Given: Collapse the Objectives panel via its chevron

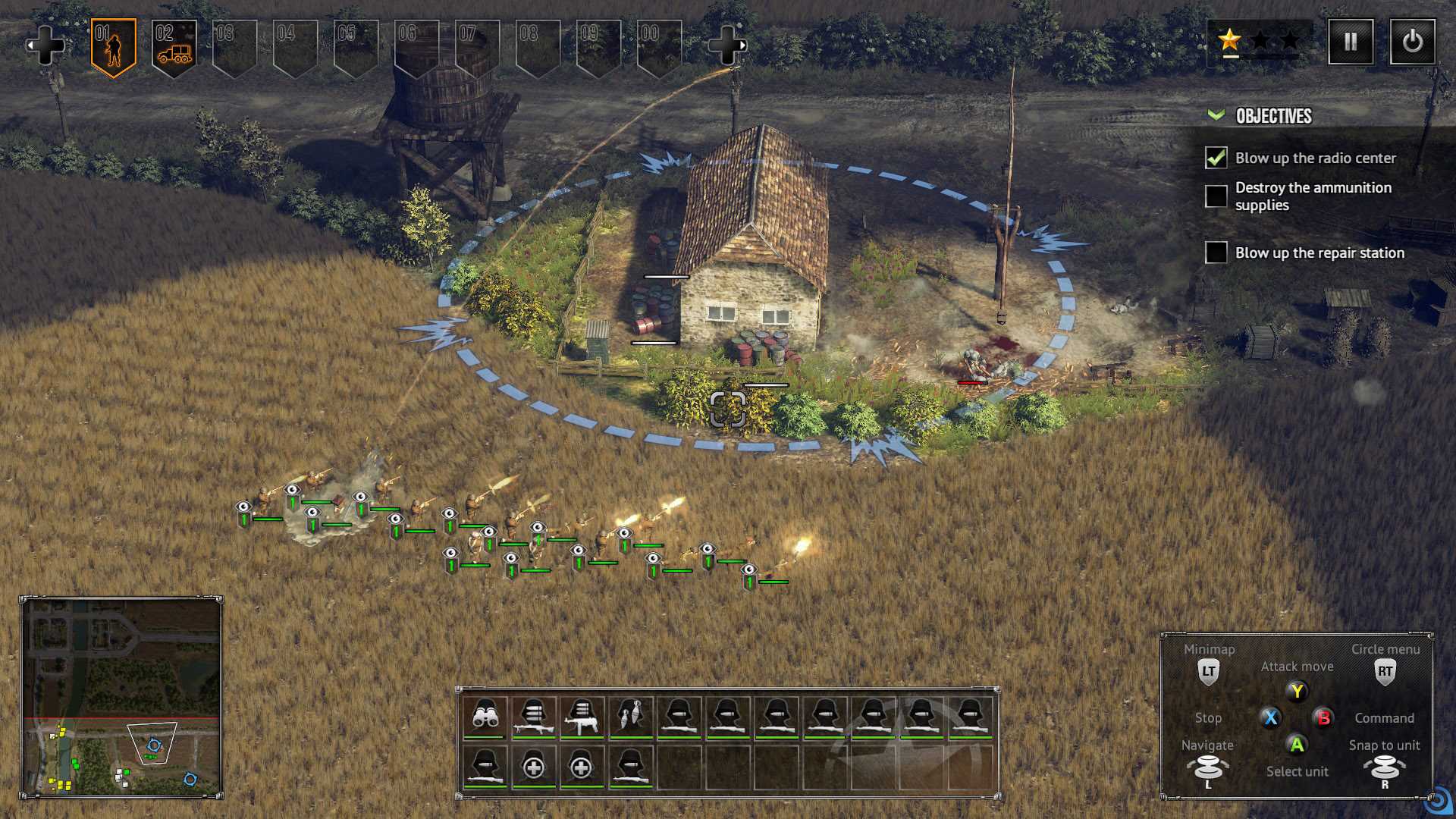Looking at the screenshot, I should coord(1216,116).
